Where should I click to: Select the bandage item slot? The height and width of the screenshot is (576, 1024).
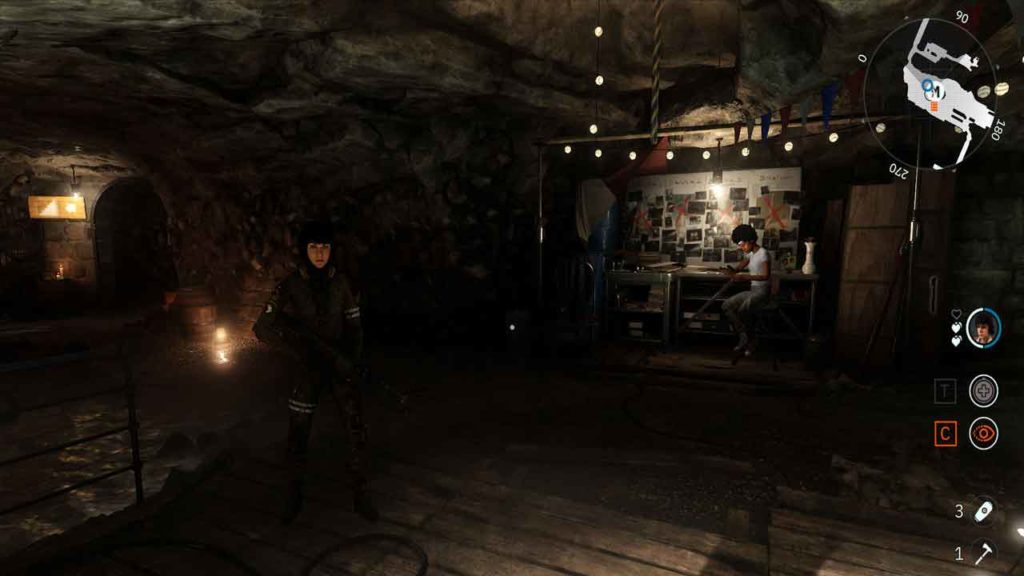click(x=984, y=511)
